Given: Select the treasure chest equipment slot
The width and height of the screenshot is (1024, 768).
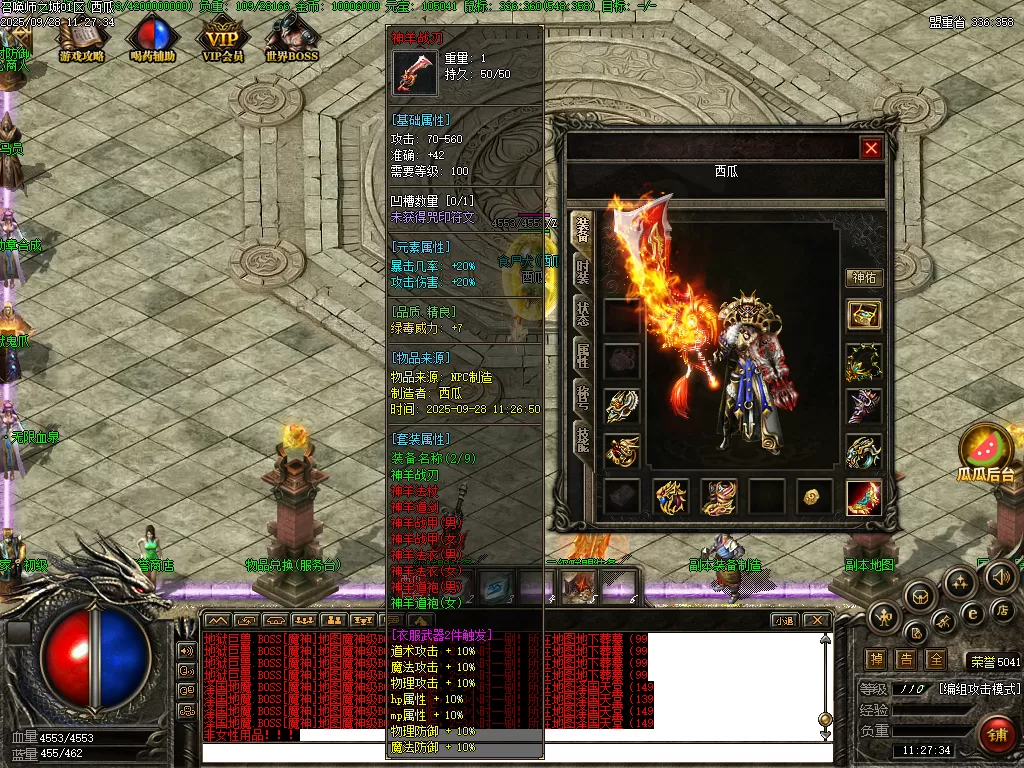Looking at the screenshot, I should coord(863,315).
